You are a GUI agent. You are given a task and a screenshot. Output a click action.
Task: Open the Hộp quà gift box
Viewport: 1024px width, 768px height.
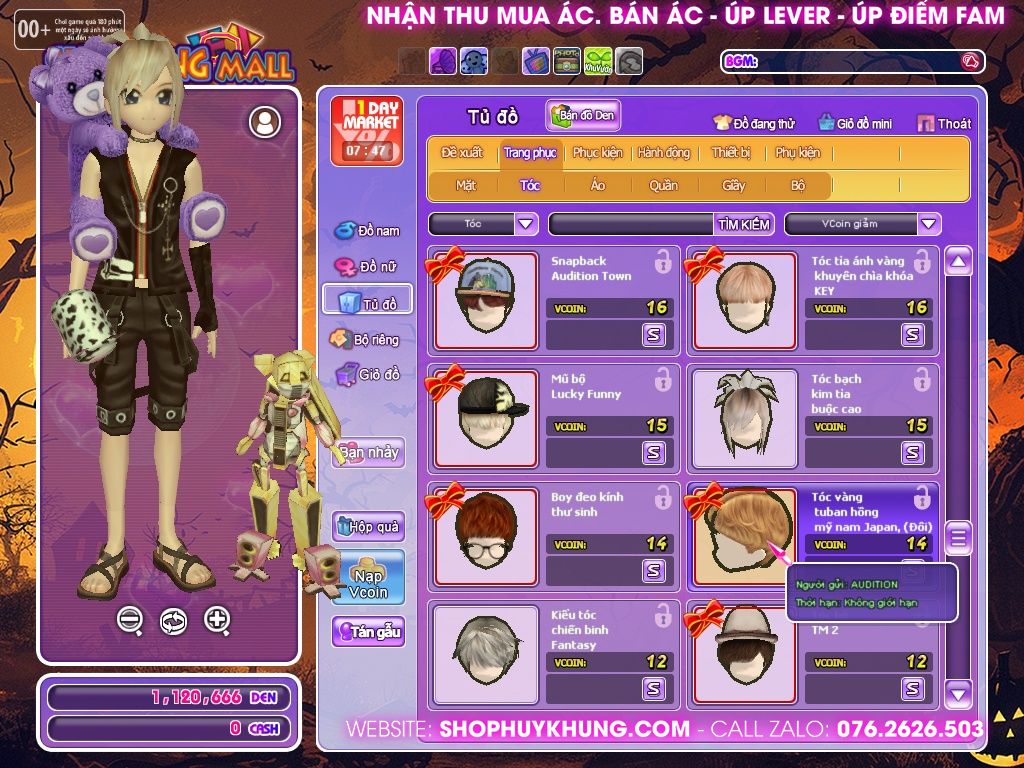point(368,526)
